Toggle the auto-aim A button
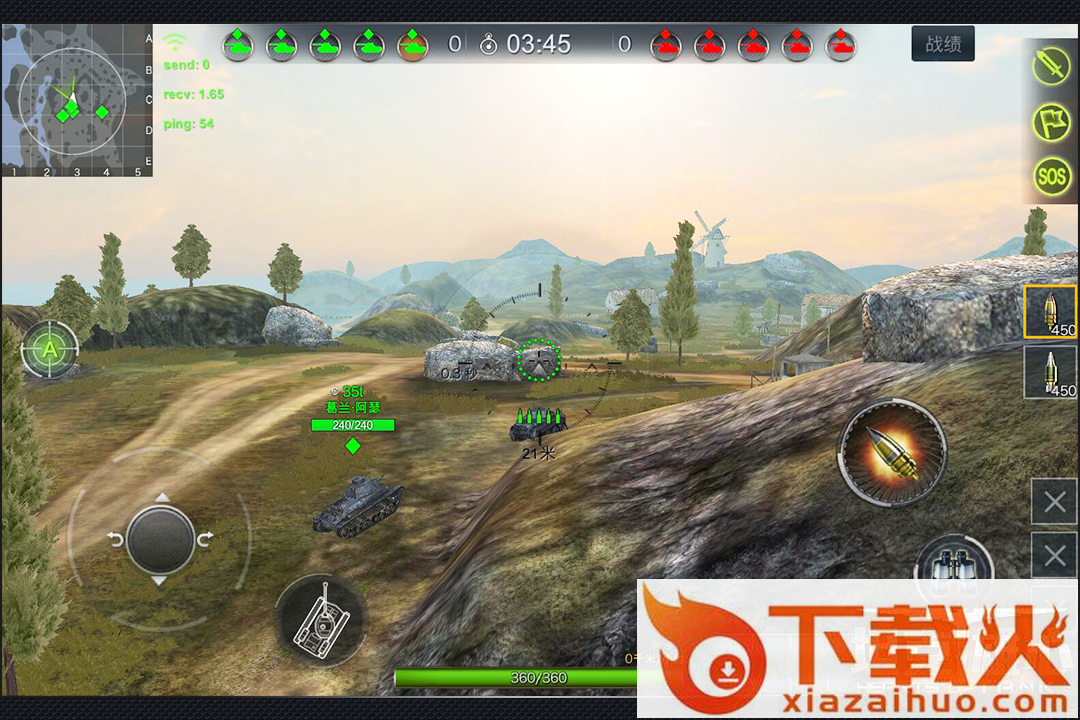The height and width of the screenshot is (720, 1080). 48,349
